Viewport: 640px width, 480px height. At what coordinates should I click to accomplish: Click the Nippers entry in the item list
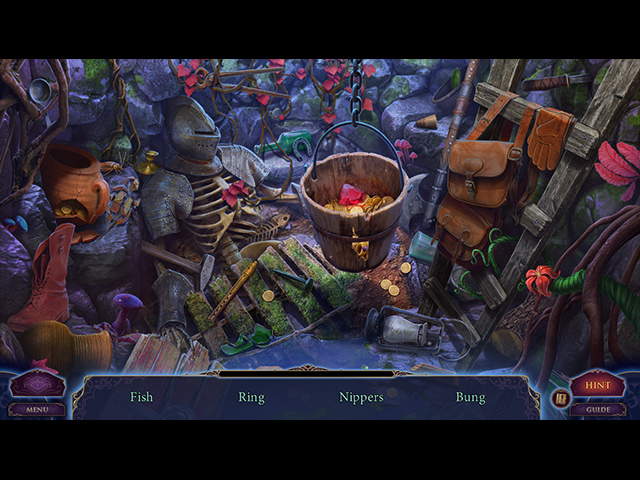(x=361, y=397)
